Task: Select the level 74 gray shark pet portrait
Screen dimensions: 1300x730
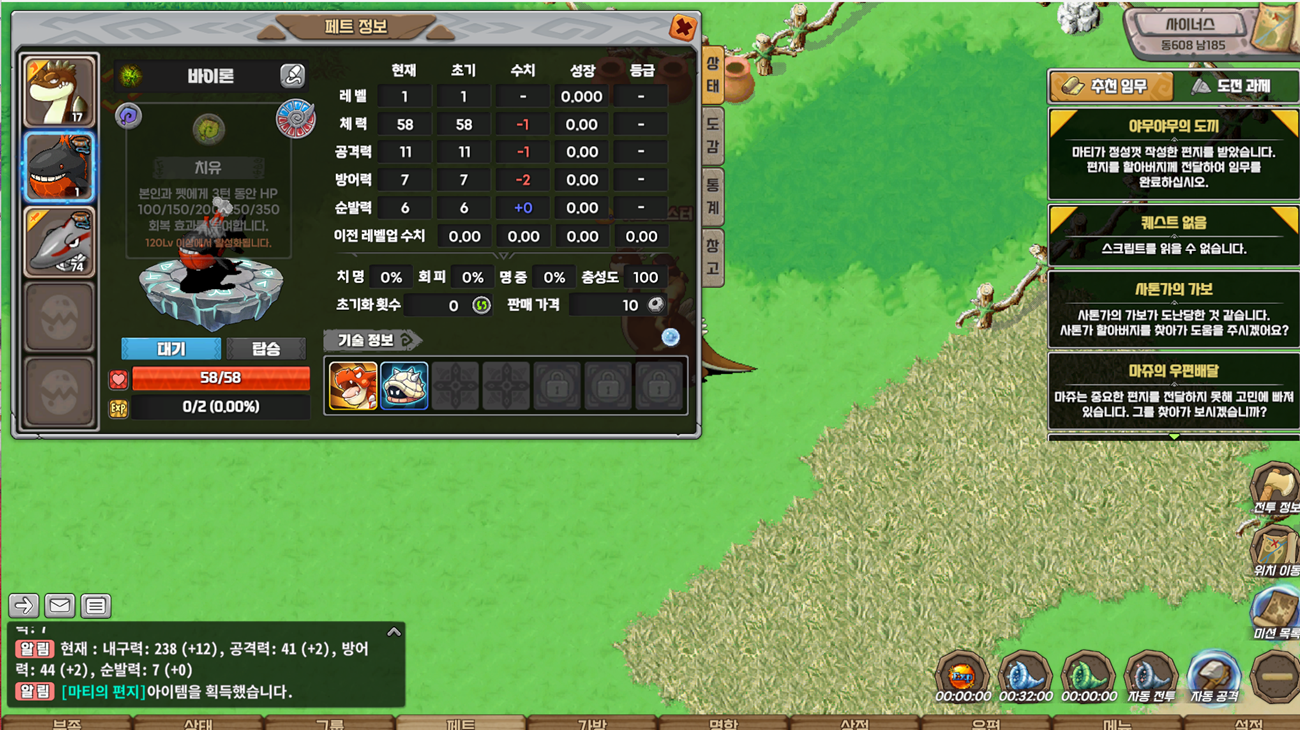Action: pyautogui.click(x=60, y=241)
